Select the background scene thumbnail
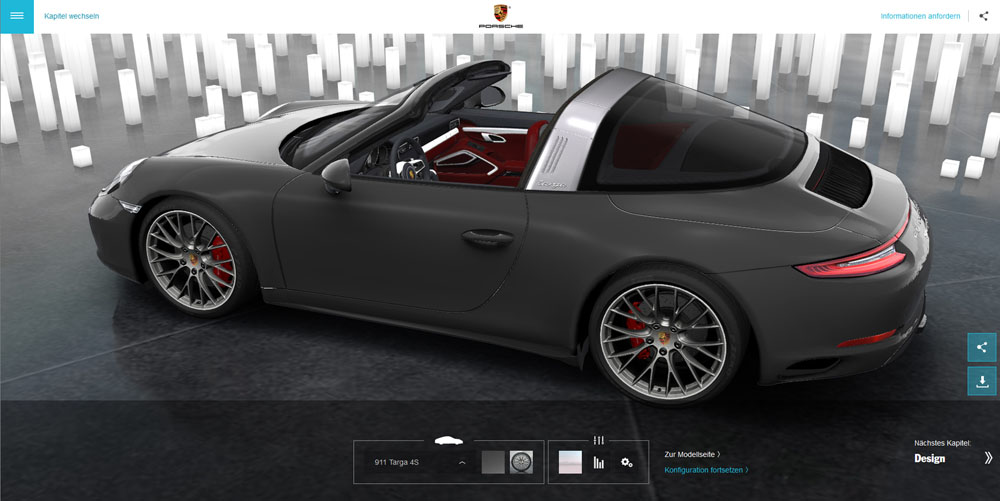The width and height of the screenshot is (1000, 501). click(x=570, y=462)
